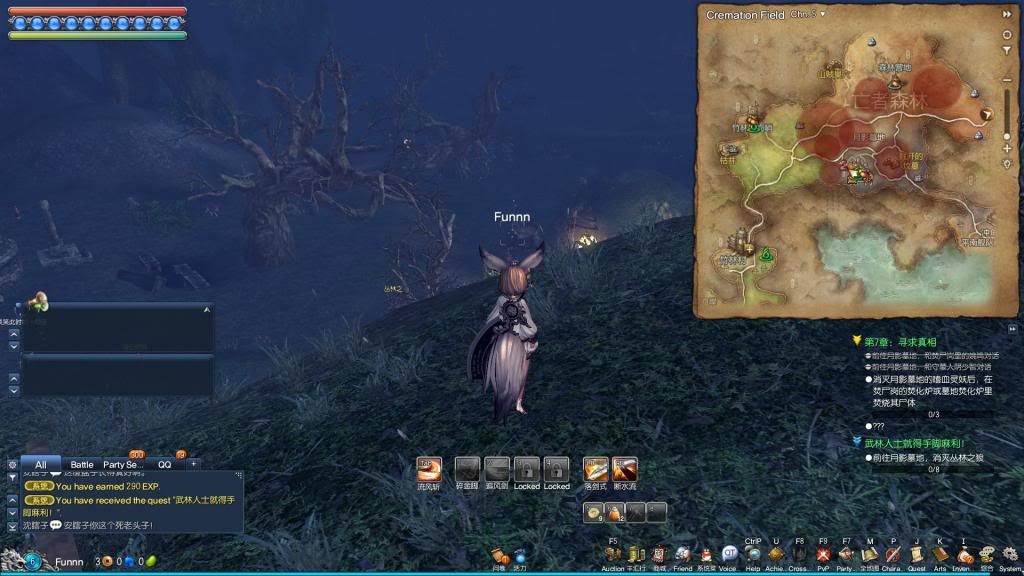Activate the first Tab-key sword skill
The image size is (1024, 576).
(429, 469)
